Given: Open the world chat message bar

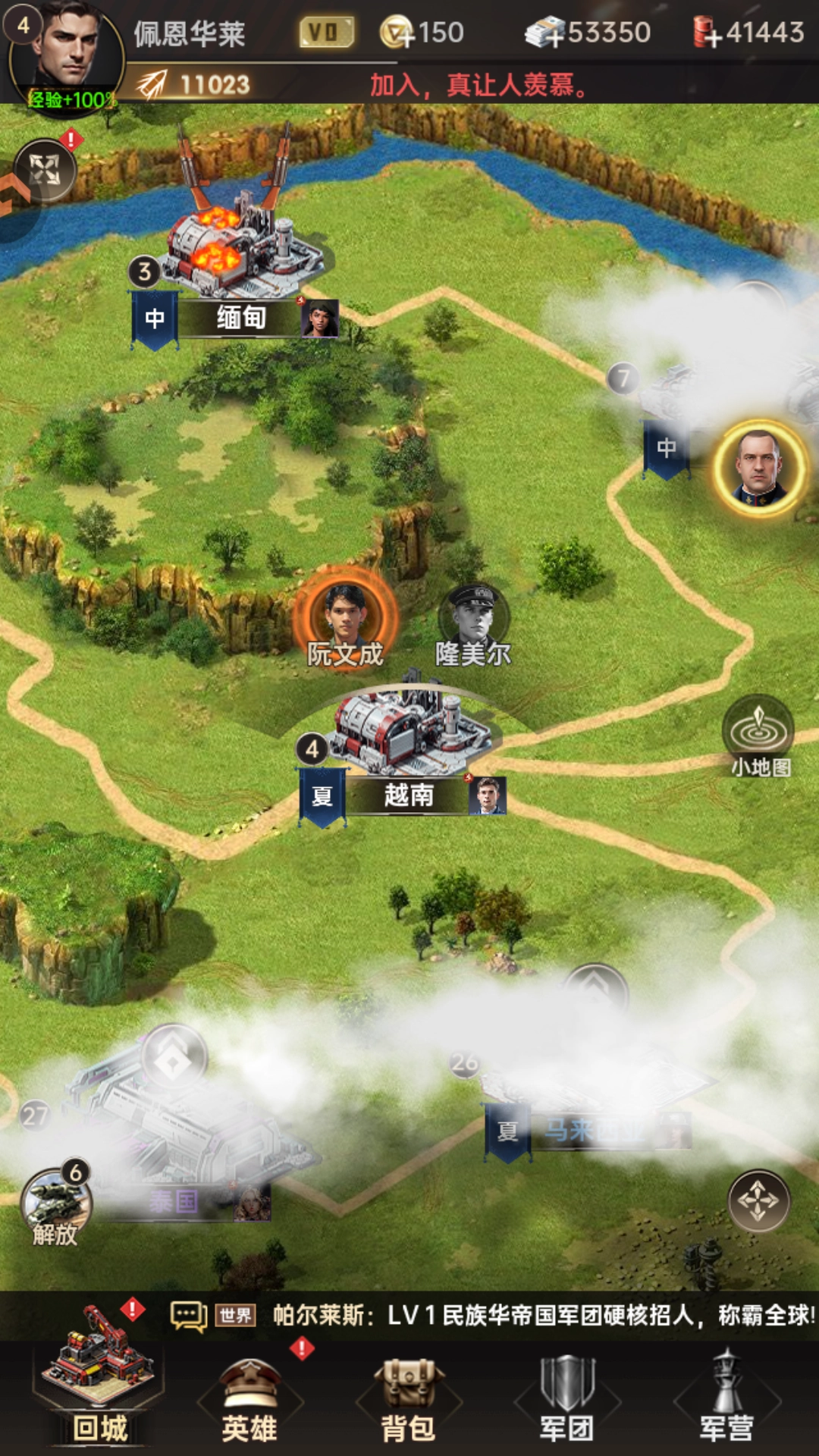Looking at the screenshot, I should [x=493, y=1315].
